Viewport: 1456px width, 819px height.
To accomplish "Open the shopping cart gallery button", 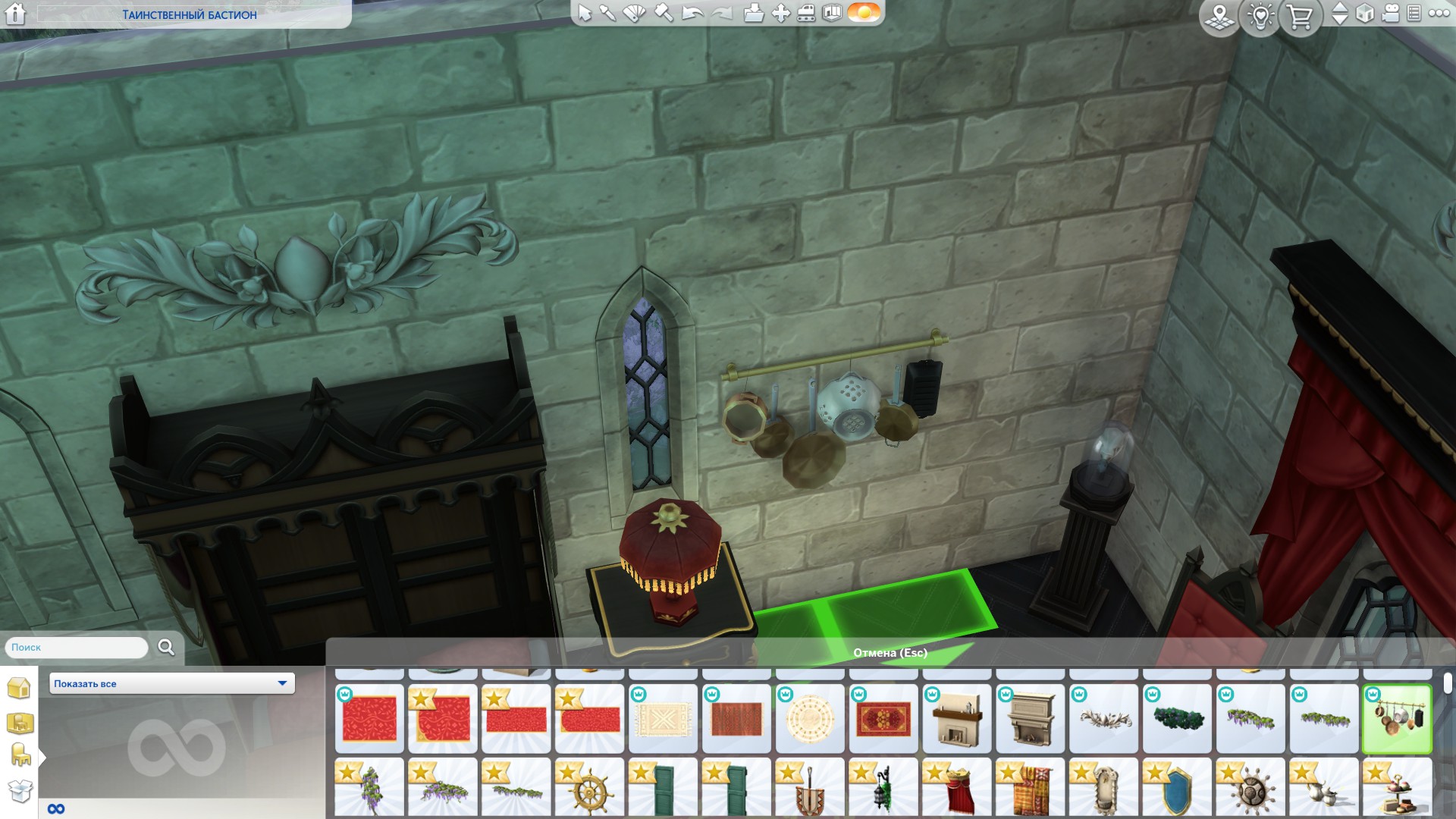I will pyautogui.click(x=1300, y=17).
